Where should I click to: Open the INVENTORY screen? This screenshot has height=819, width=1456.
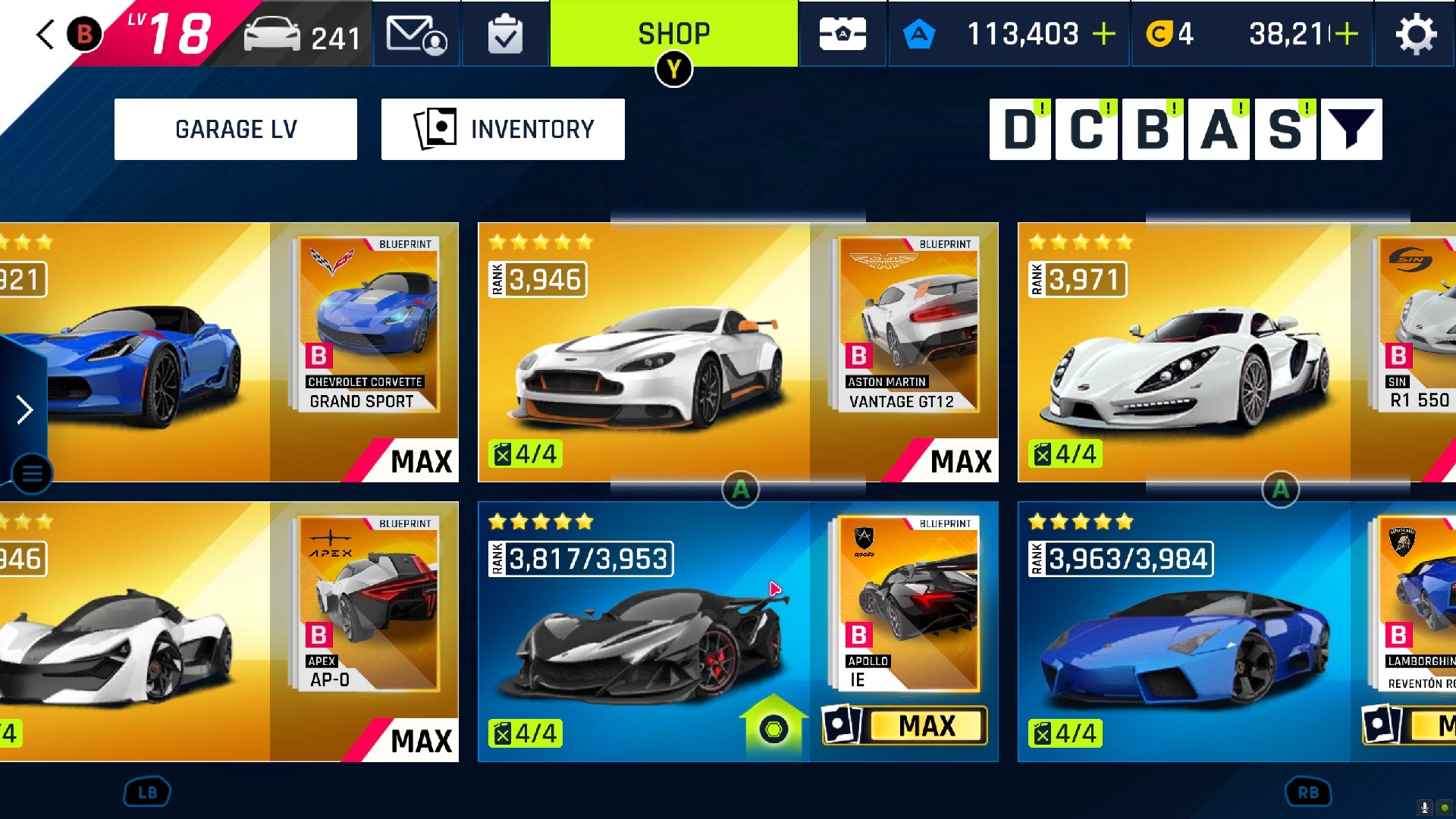click(503, 129)
